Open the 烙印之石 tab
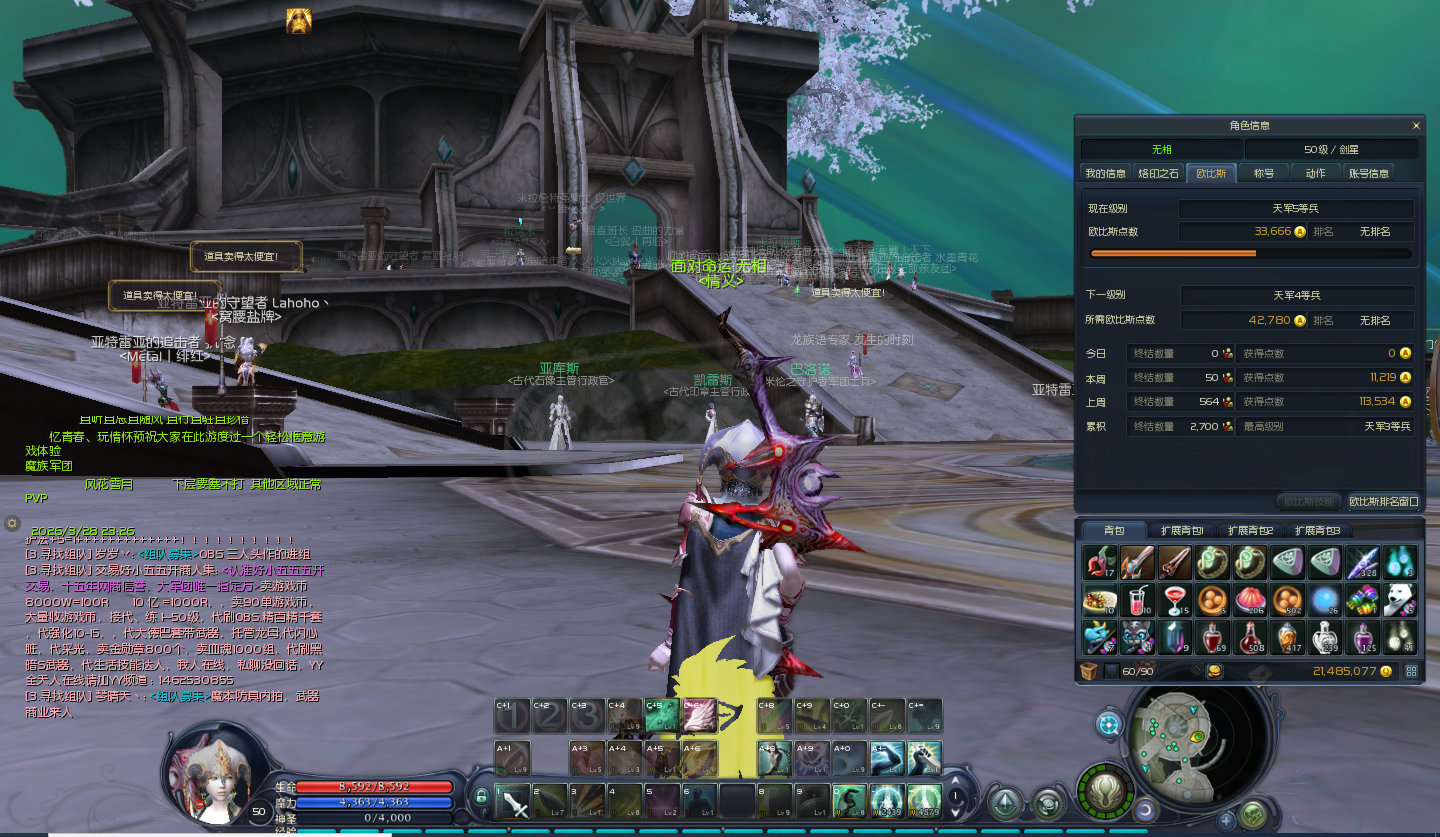Image resolution: width=1440 pixels, height=837 pixels. click(x=1159, y=173)
